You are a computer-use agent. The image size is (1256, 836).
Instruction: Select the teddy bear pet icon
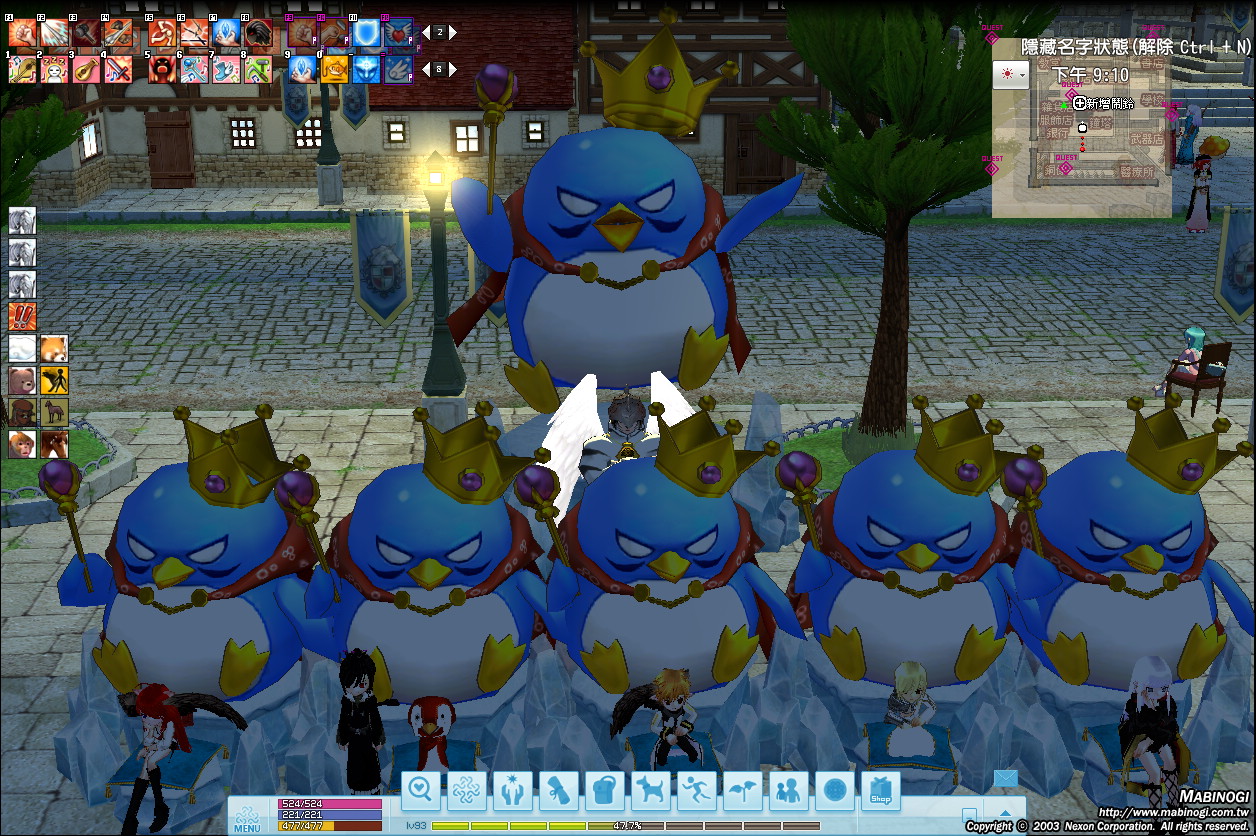22,380
